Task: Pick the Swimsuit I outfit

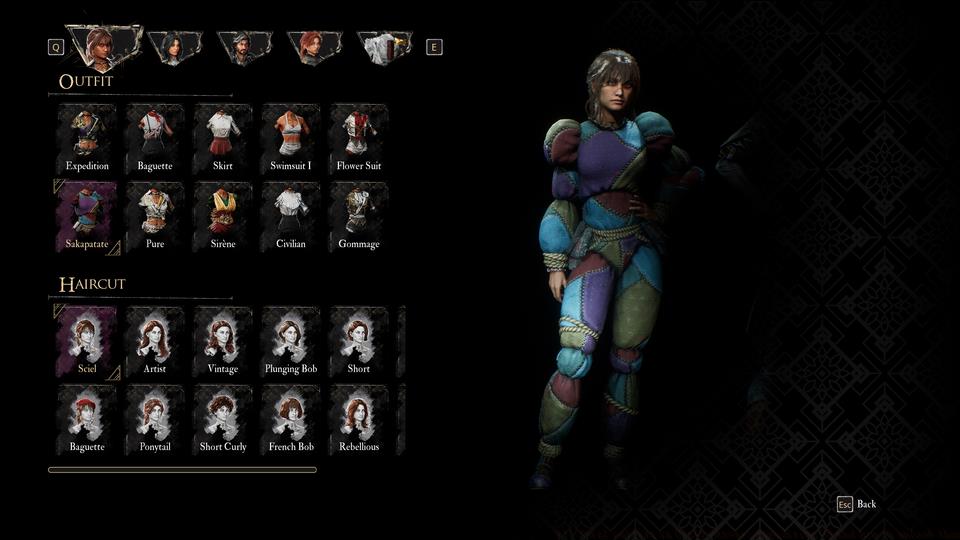Action: [x=291, y=137]
